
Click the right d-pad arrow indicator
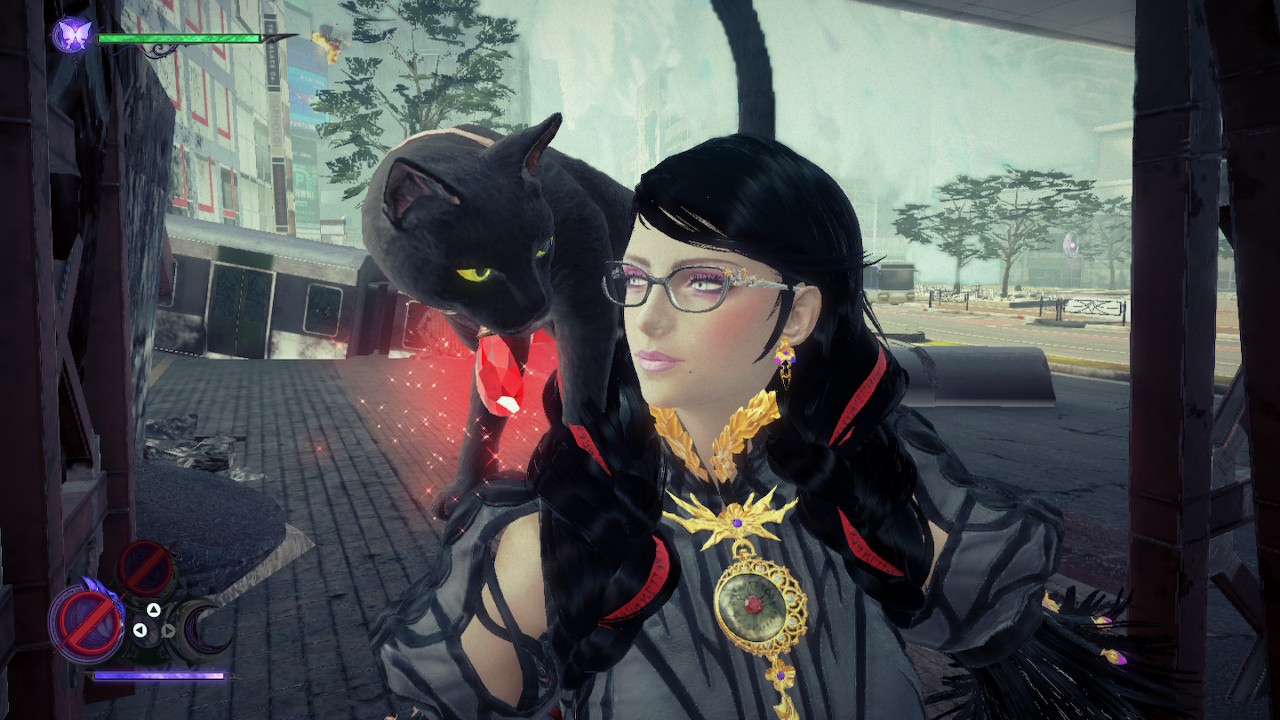(168, 631)
